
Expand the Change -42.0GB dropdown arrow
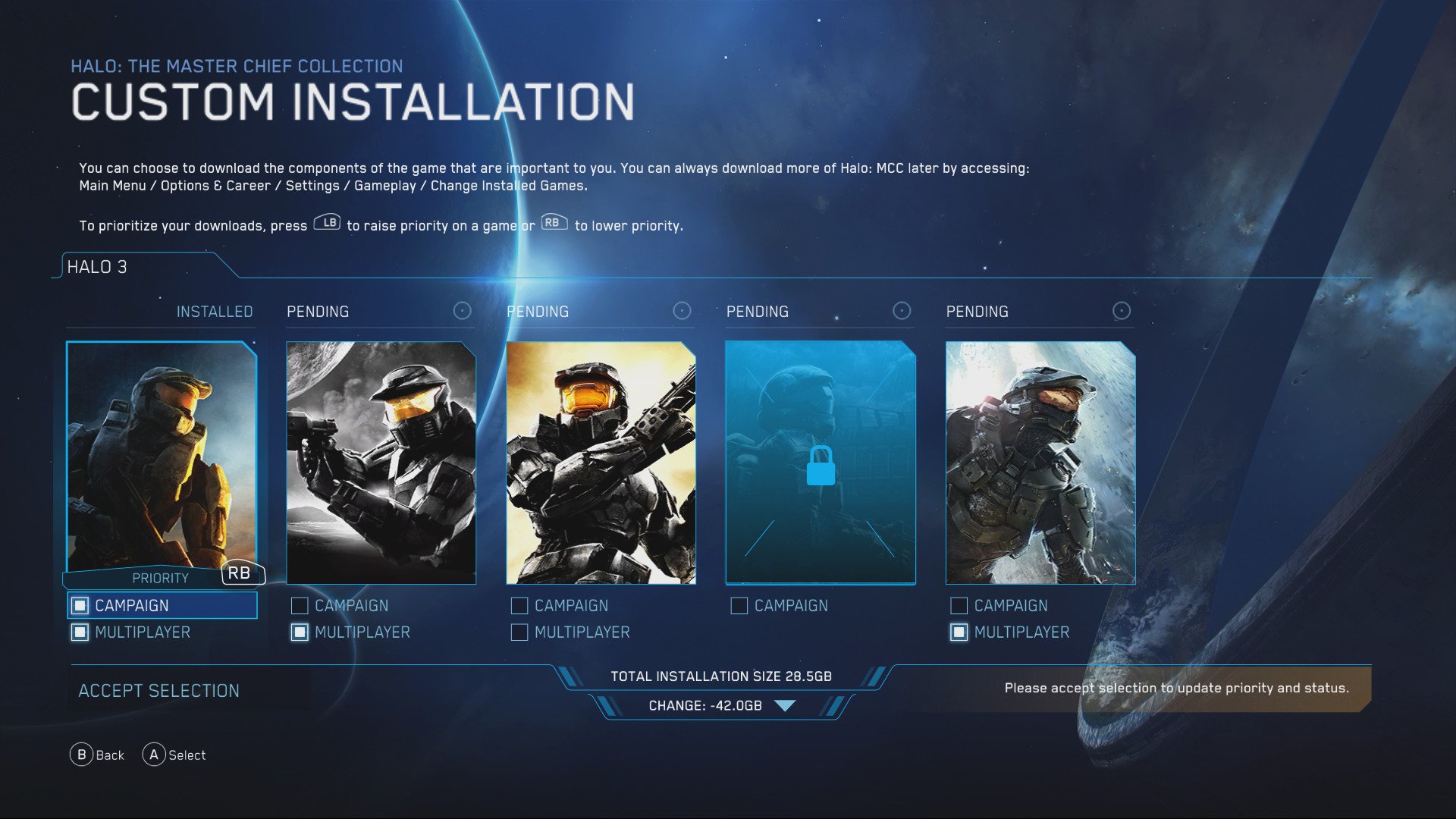tap(786, 704)
